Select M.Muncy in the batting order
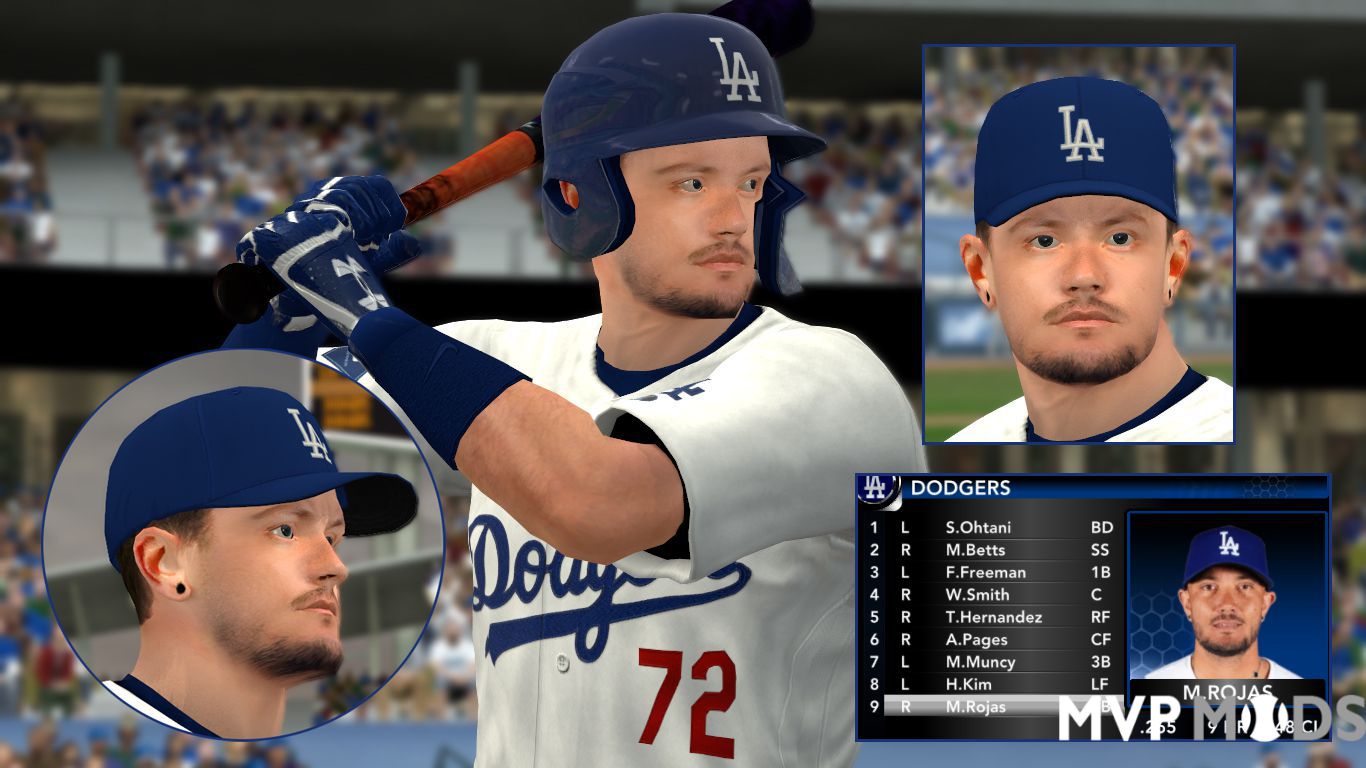 [980, 662]
